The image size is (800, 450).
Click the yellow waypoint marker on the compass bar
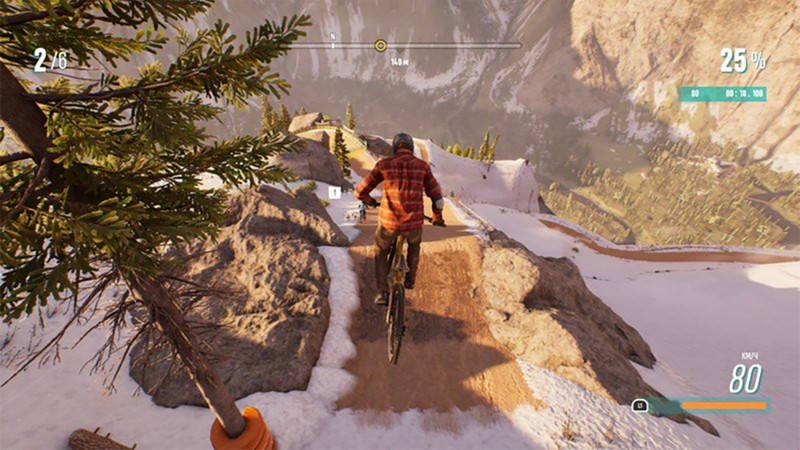(380, 45)
